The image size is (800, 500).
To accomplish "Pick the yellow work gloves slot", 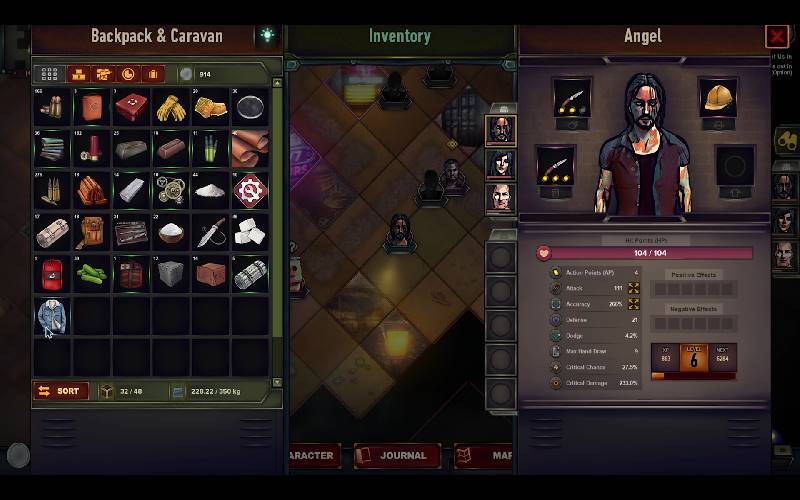I will point(172,107).
